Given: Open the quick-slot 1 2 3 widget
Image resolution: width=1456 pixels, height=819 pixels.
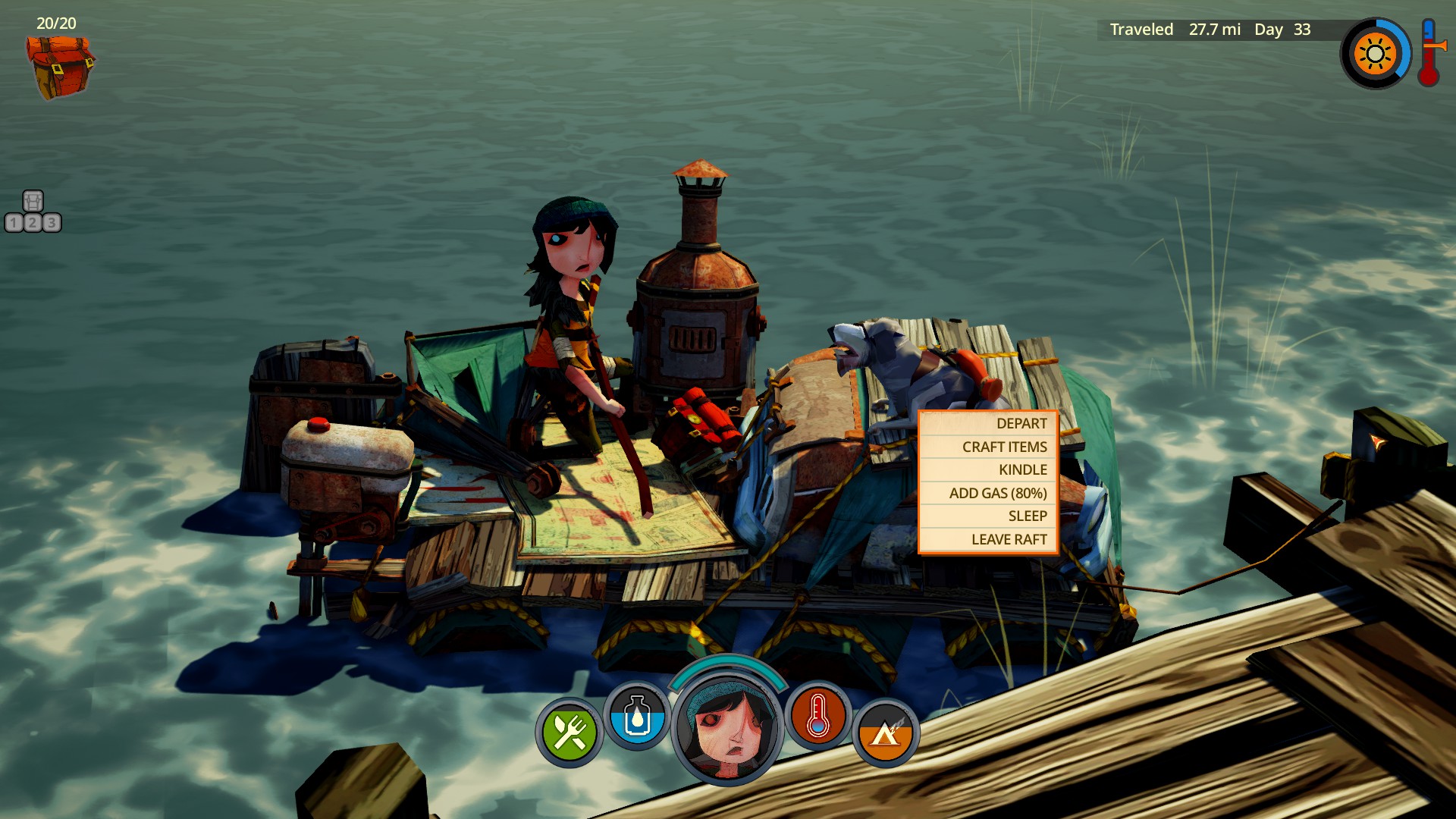Looking at the screenshot, I should (x=33, y=212).
